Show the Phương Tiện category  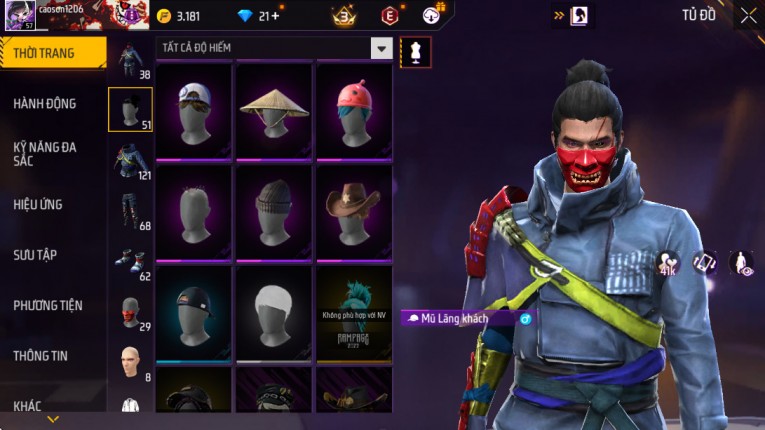point(48,305)
